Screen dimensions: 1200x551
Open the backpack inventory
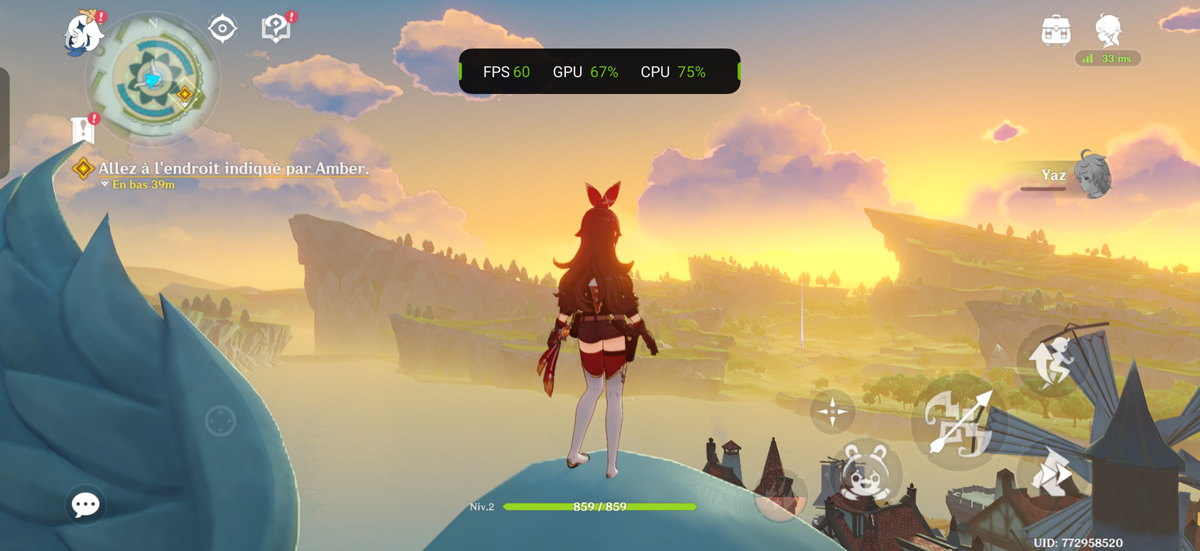[x=1056, y=30]
